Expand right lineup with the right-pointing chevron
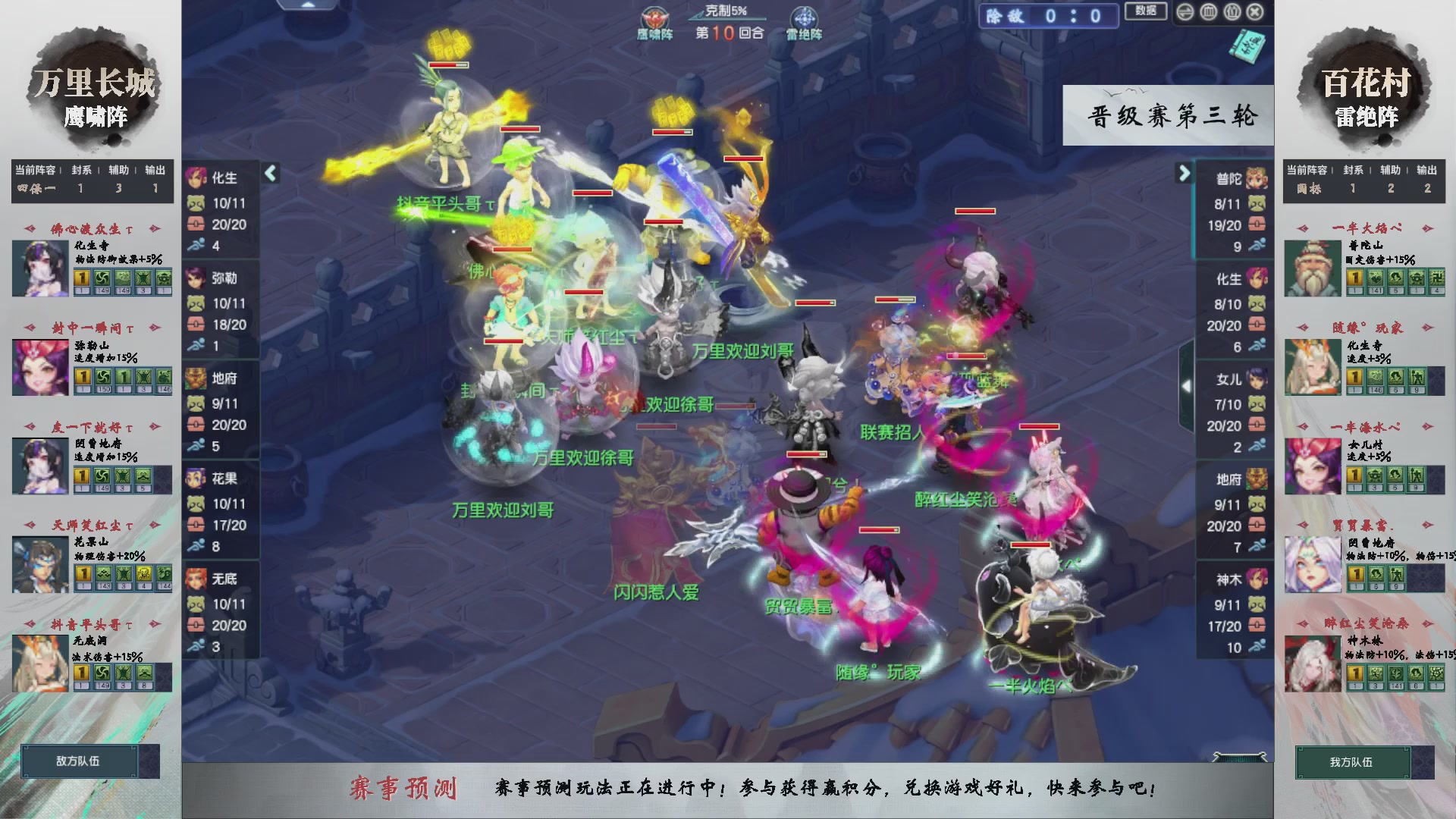The height and width of the screenshot is (819, 1456). [x=1183, y=173]
